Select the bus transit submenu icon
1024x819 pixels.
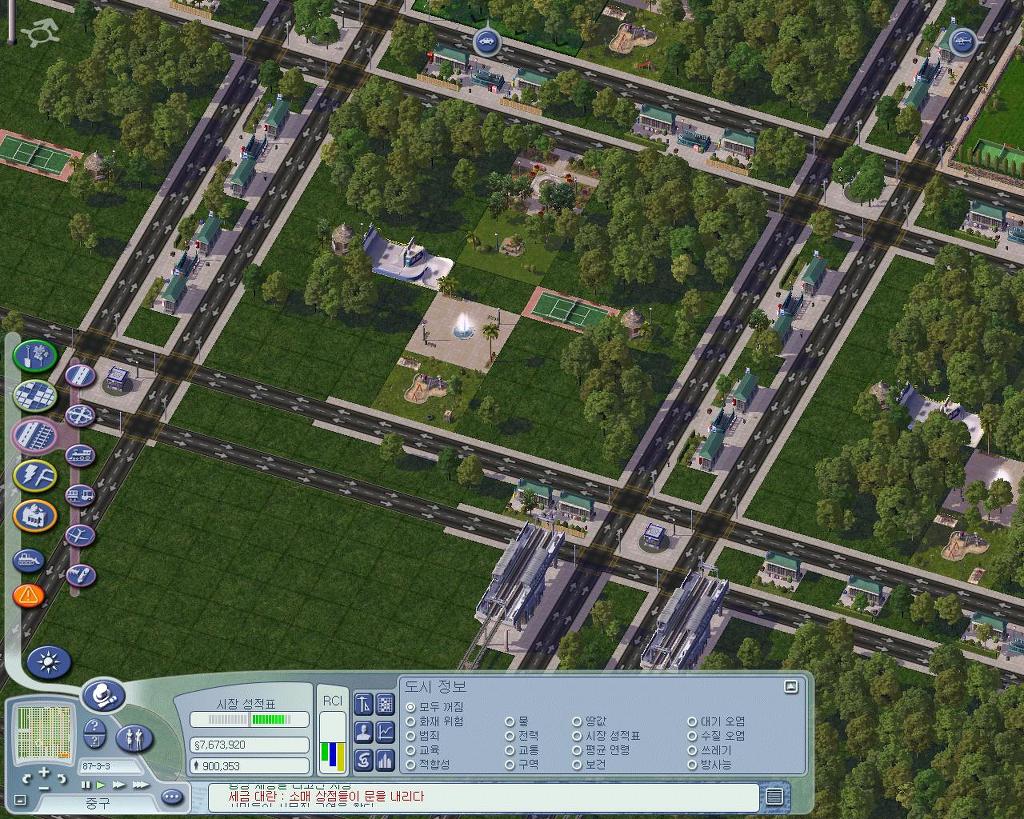pos(80,495)
